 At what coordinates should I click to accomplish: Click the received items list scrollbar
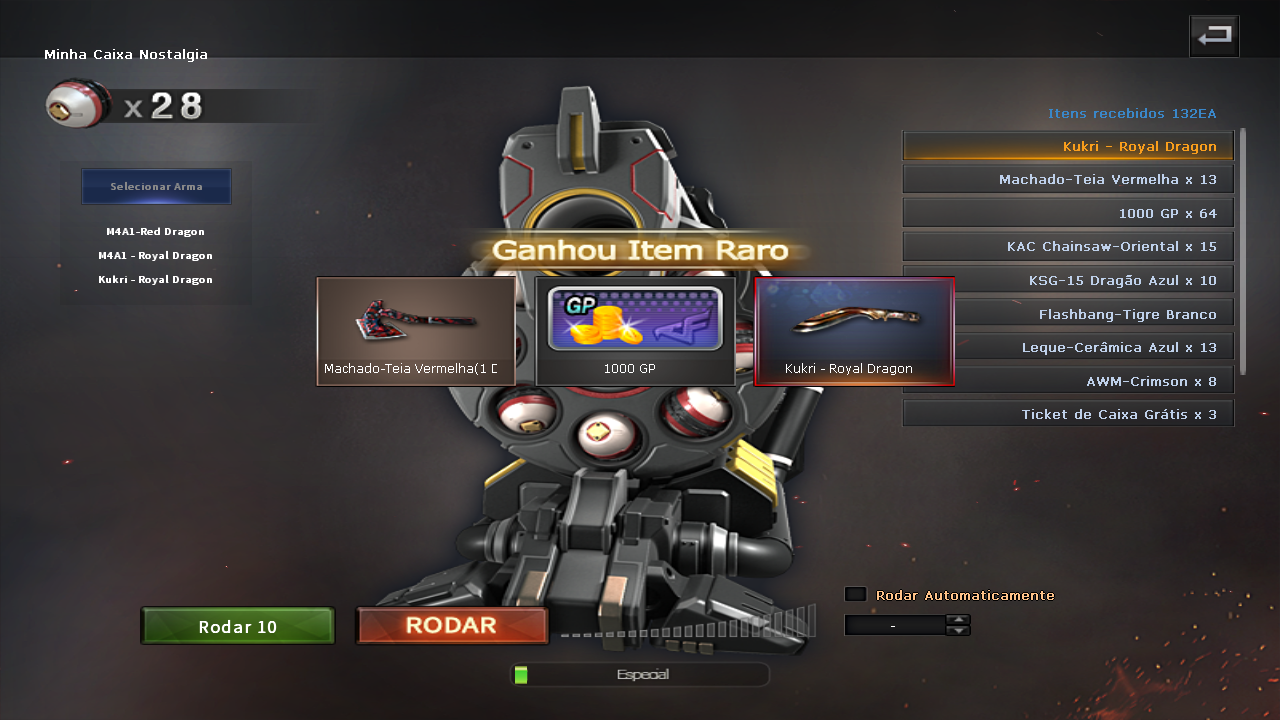[1243, 250]
